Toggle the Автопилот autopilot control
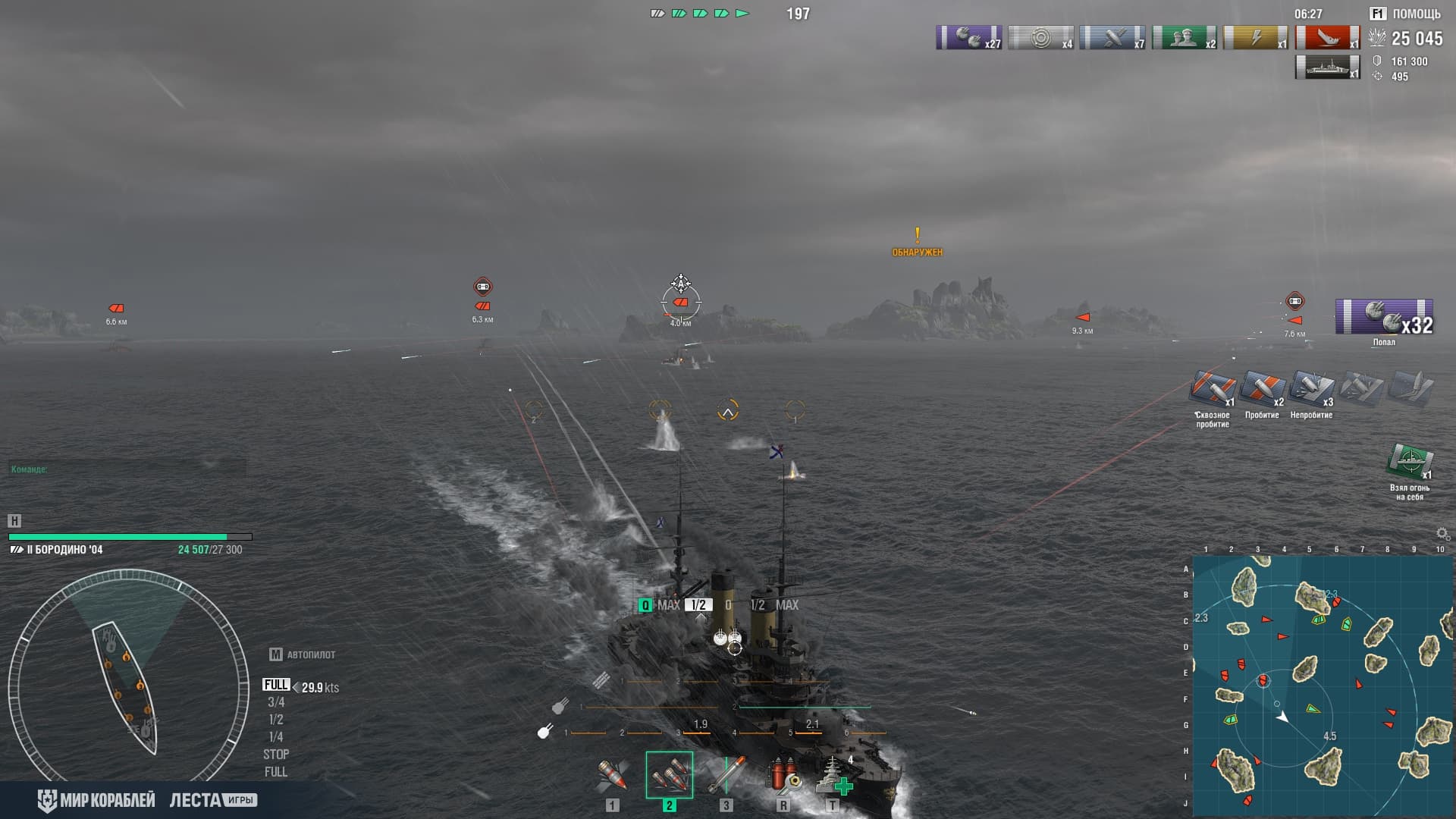This screenshot has height=819, width=1456. [x=303, y=654]
